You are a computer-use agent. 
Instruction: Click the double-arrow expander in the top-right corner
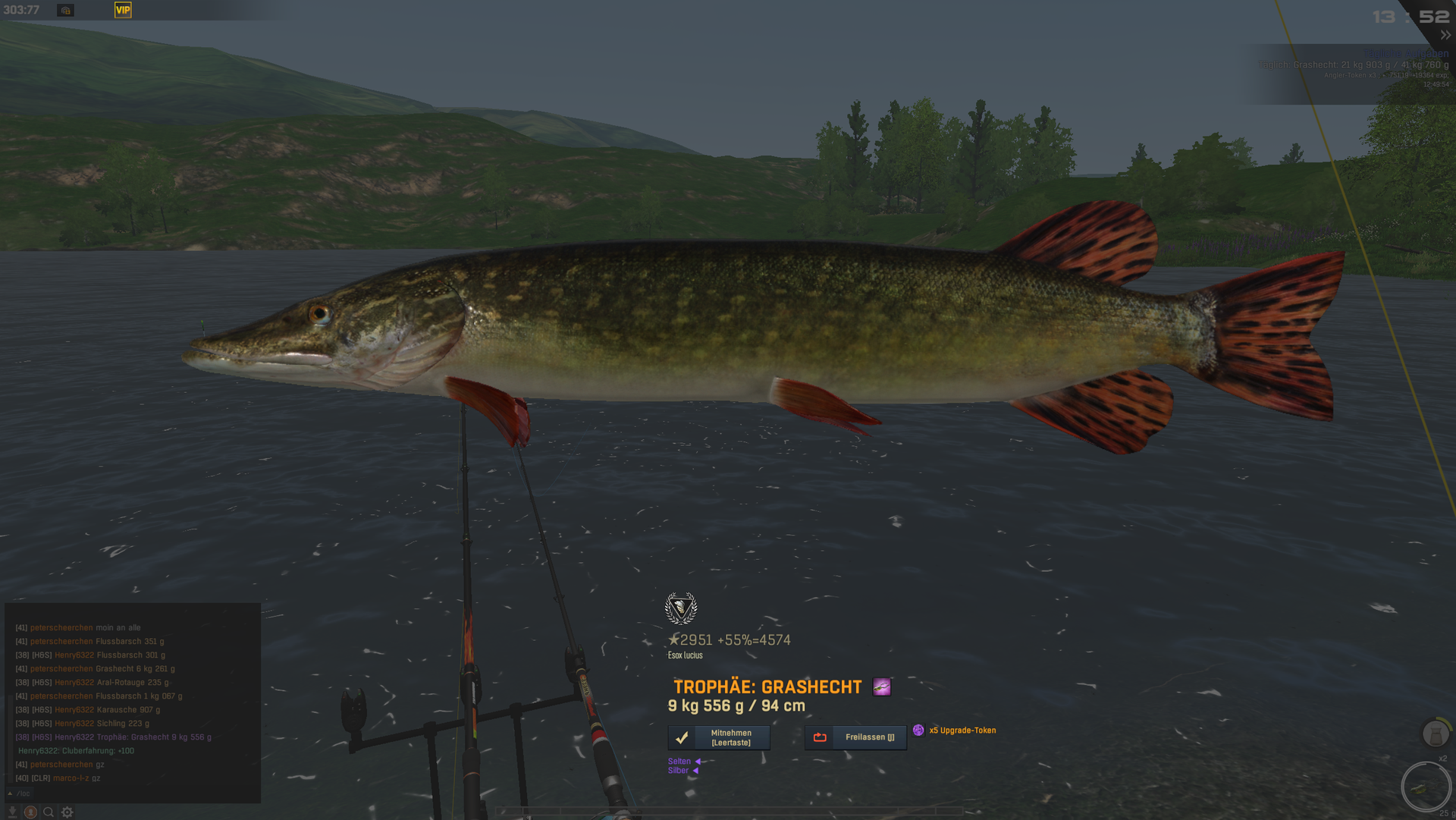1445,35
